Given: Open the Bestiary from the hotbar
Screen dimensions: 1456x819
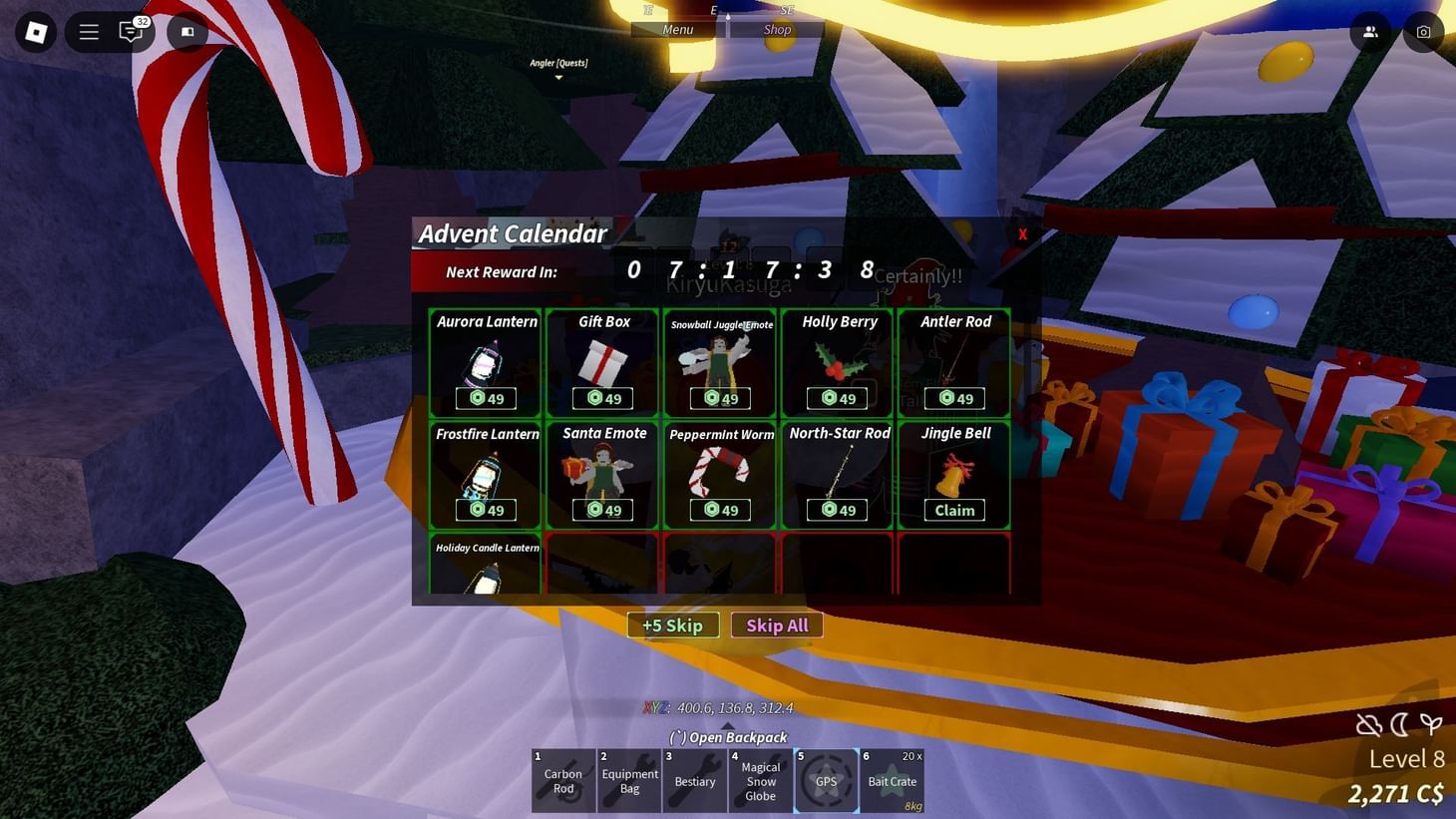Looking at the screenshot, I should click(x=694, y=779).
